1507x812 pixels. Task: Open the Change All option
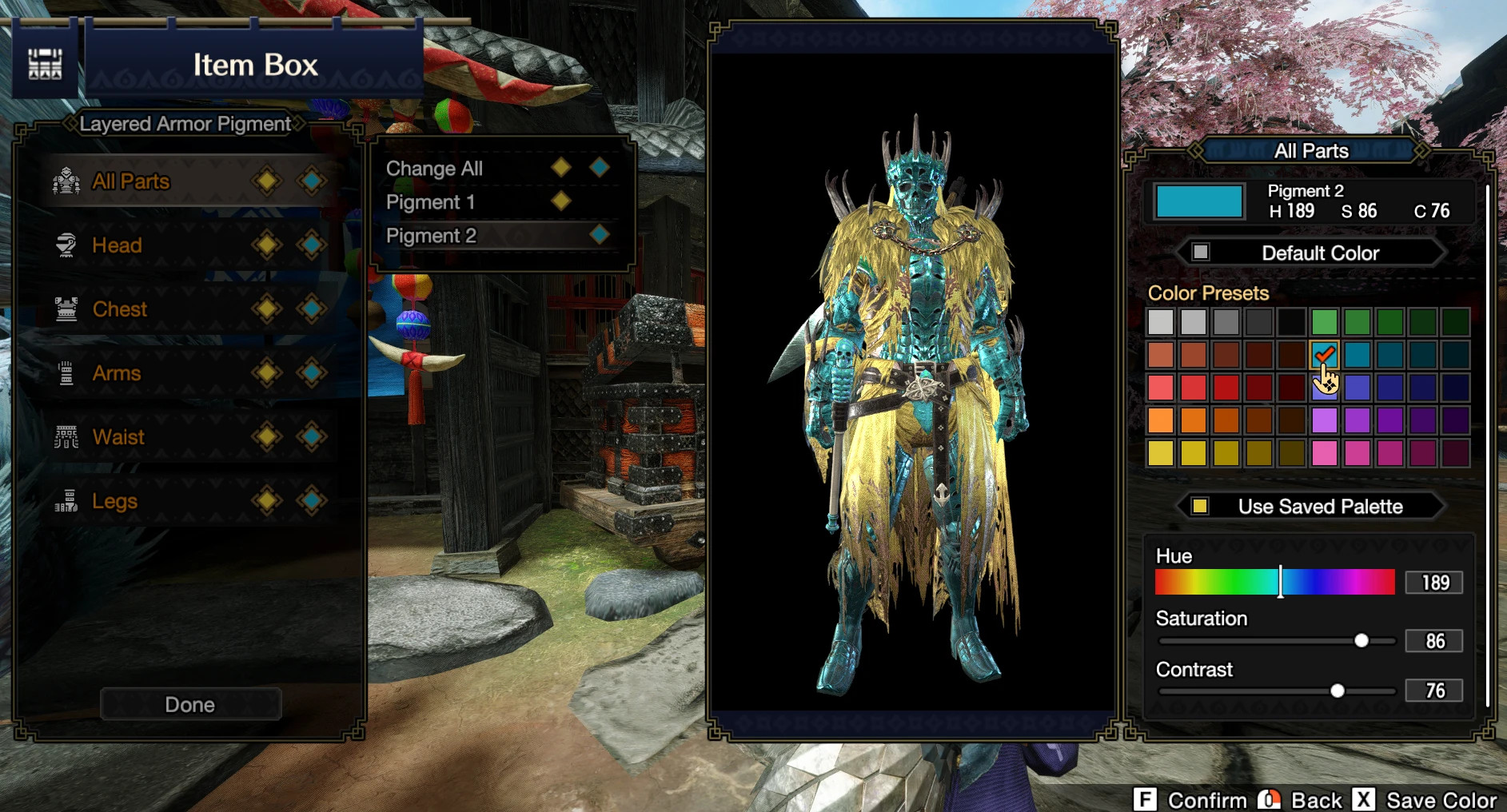tap(436, 169)
